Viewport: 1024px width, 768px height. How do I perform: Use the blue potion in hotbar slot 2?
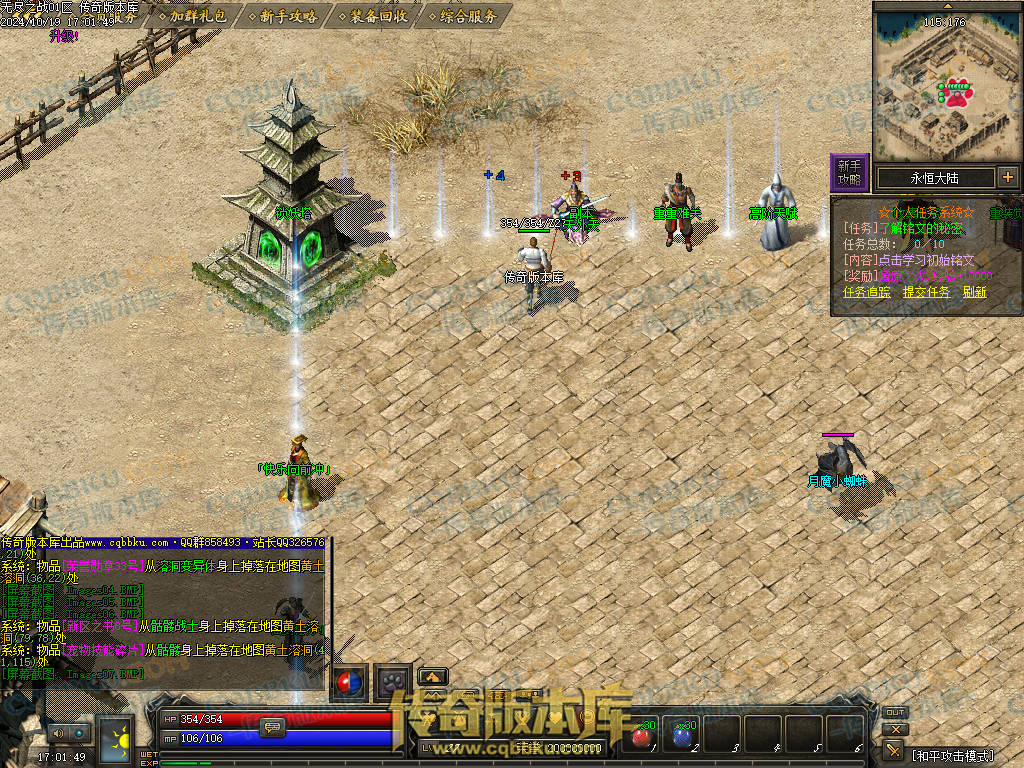click(682, 735)
